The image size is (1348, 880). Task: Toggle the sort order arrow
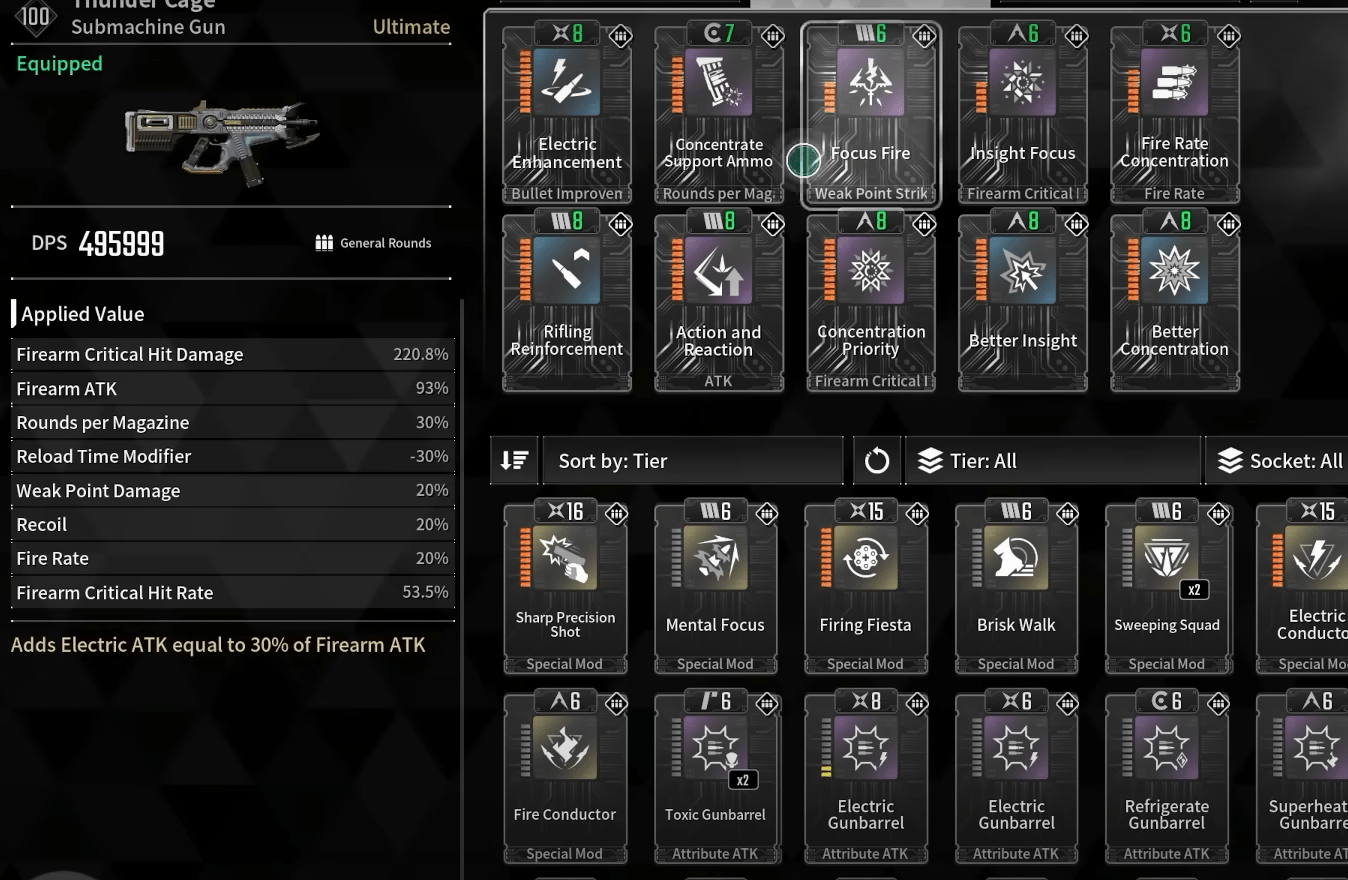514,460
